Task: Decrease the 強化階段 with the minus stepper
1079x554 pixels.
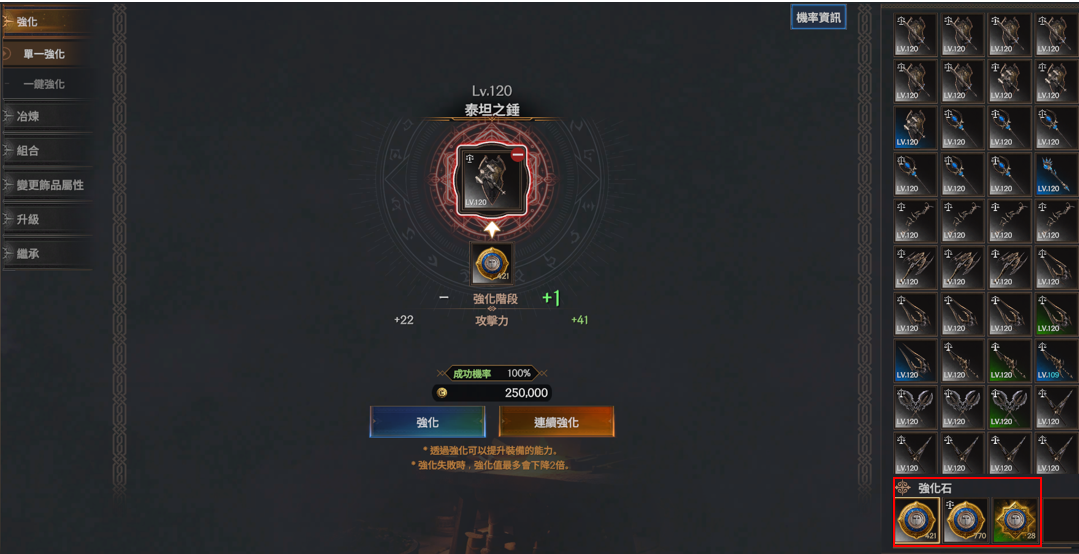Action: click(443, 298)
